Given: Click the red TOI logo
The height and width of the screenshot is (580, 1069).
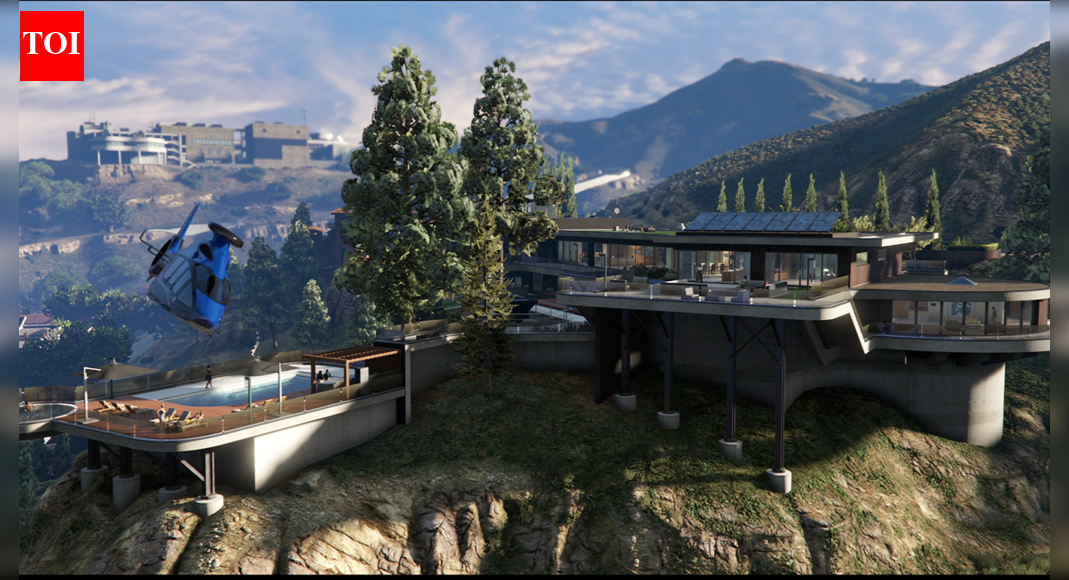Looking at the screenshot, I should point(52,46).
